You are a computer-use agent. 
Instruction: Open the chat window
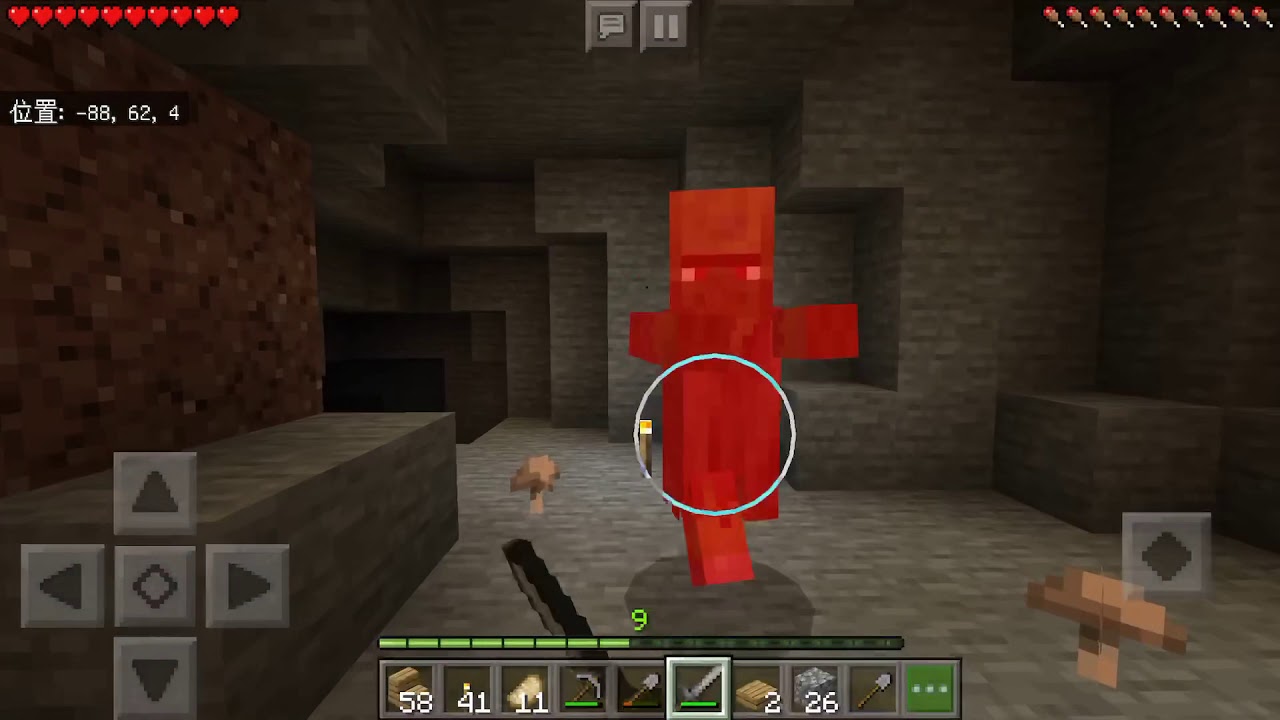pyautogui.click(x=611, y=27)
